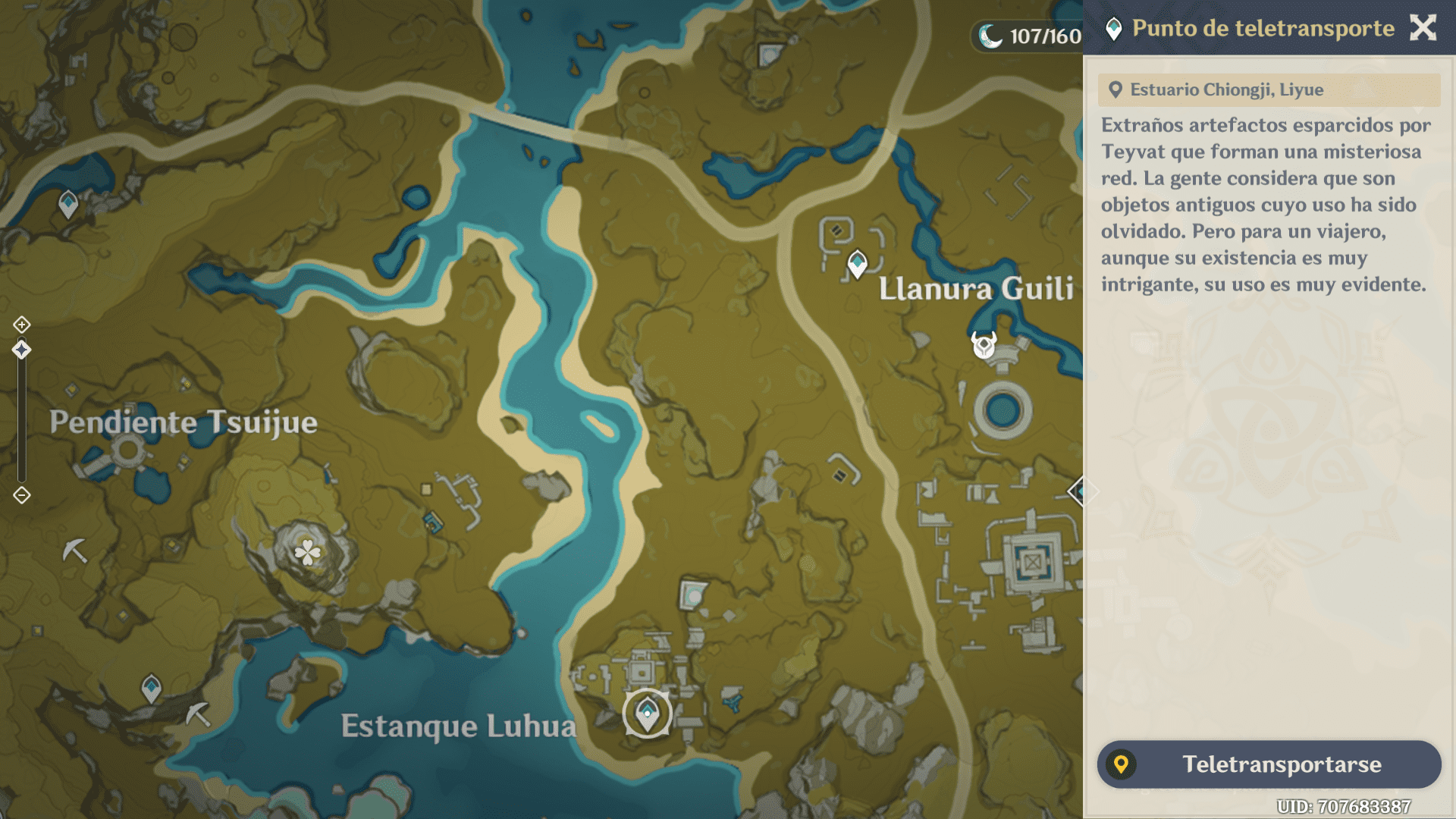Collapse the side panel with diamond arrow
This screenshot has width=1456, height=819.
[1080, 491]
